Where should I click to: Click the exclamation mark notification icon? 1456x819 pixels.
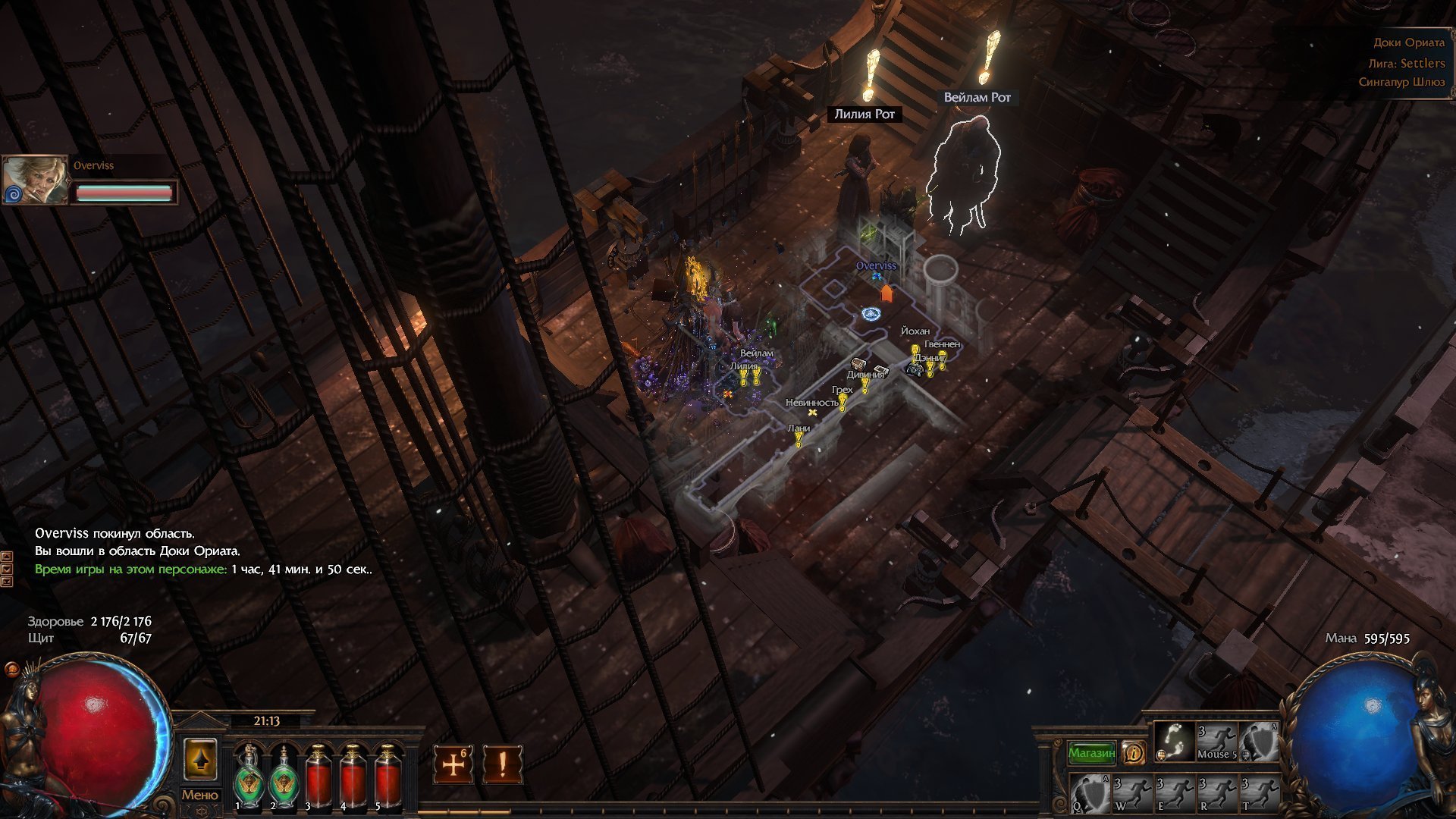tap(502, 764)
